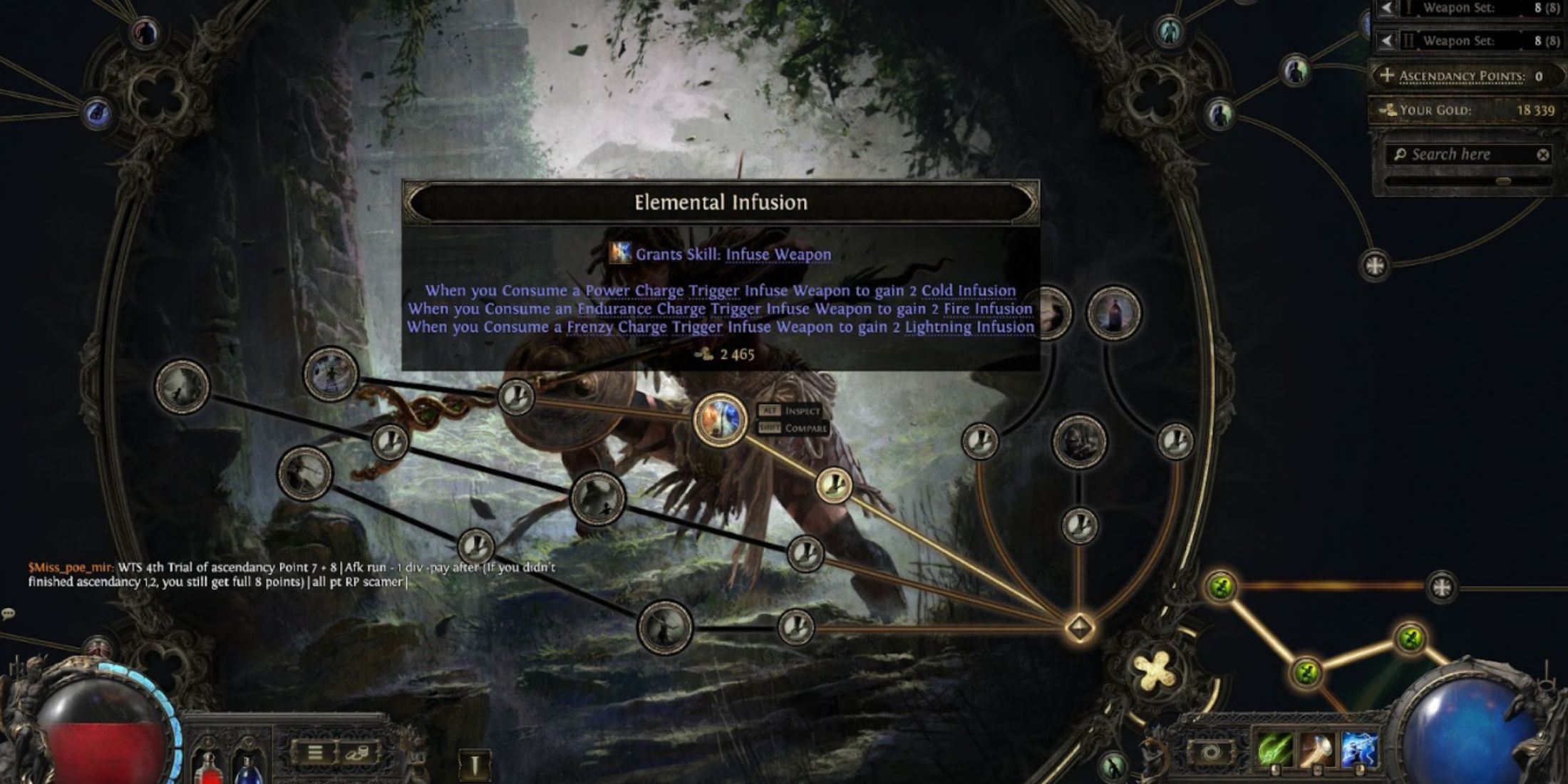1568x784 pixels.
Task: Click the arrow beside Weapon Set II
Action: coord(1386,41)
